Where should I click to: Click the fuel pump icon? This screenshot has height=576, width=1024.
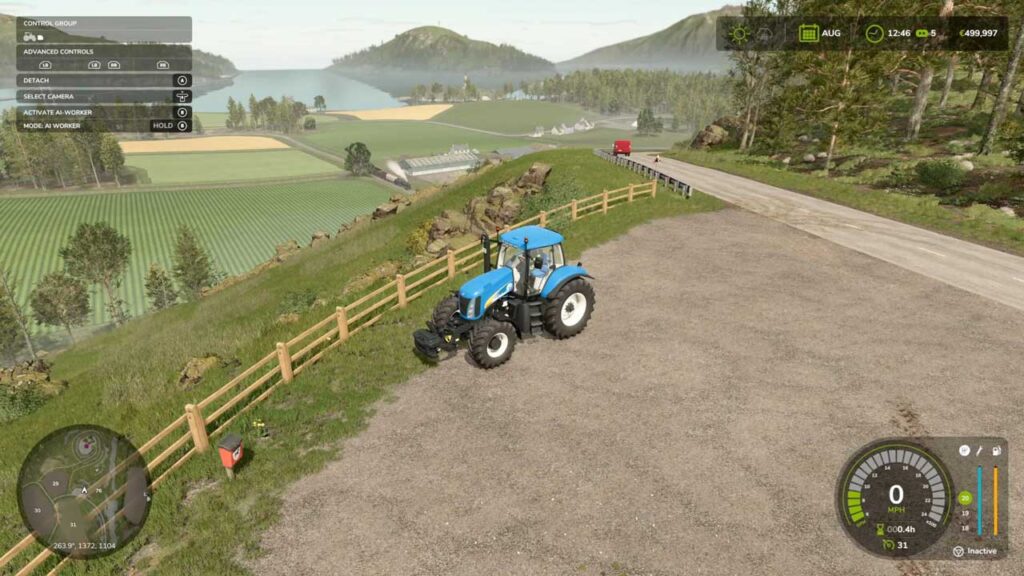click(996, 451)
